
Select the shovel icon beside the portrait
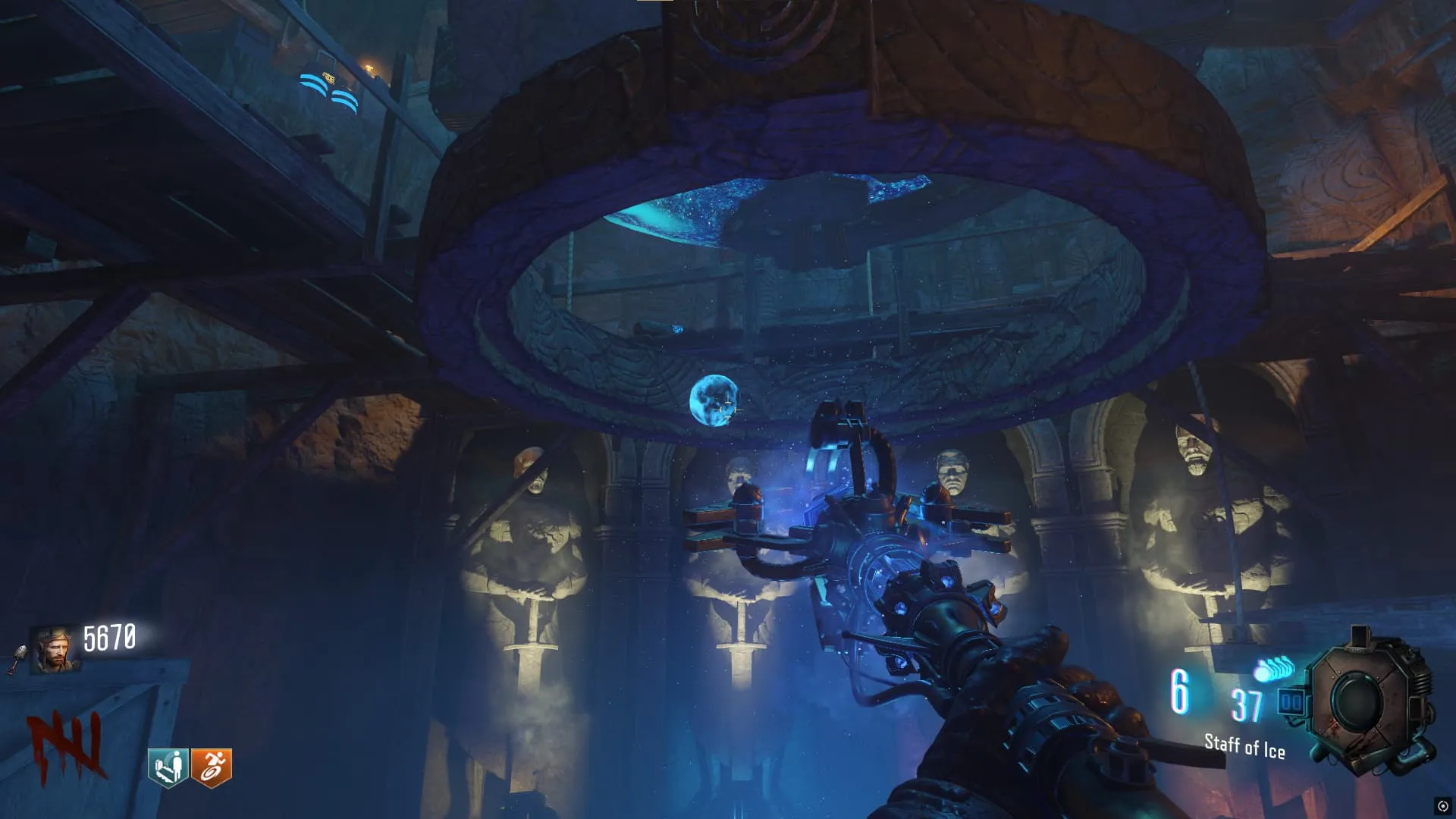(x=17, y=660)
